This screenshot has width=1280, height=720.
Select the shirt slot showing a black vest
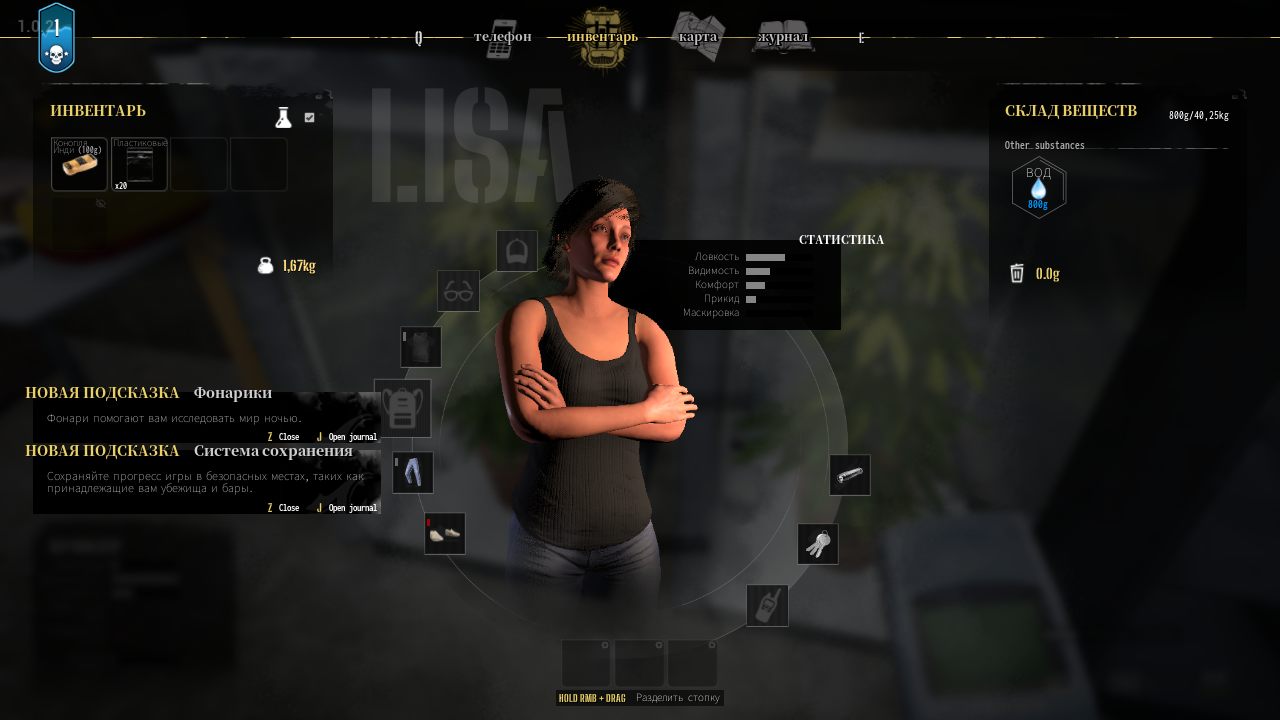coord(421,347)
